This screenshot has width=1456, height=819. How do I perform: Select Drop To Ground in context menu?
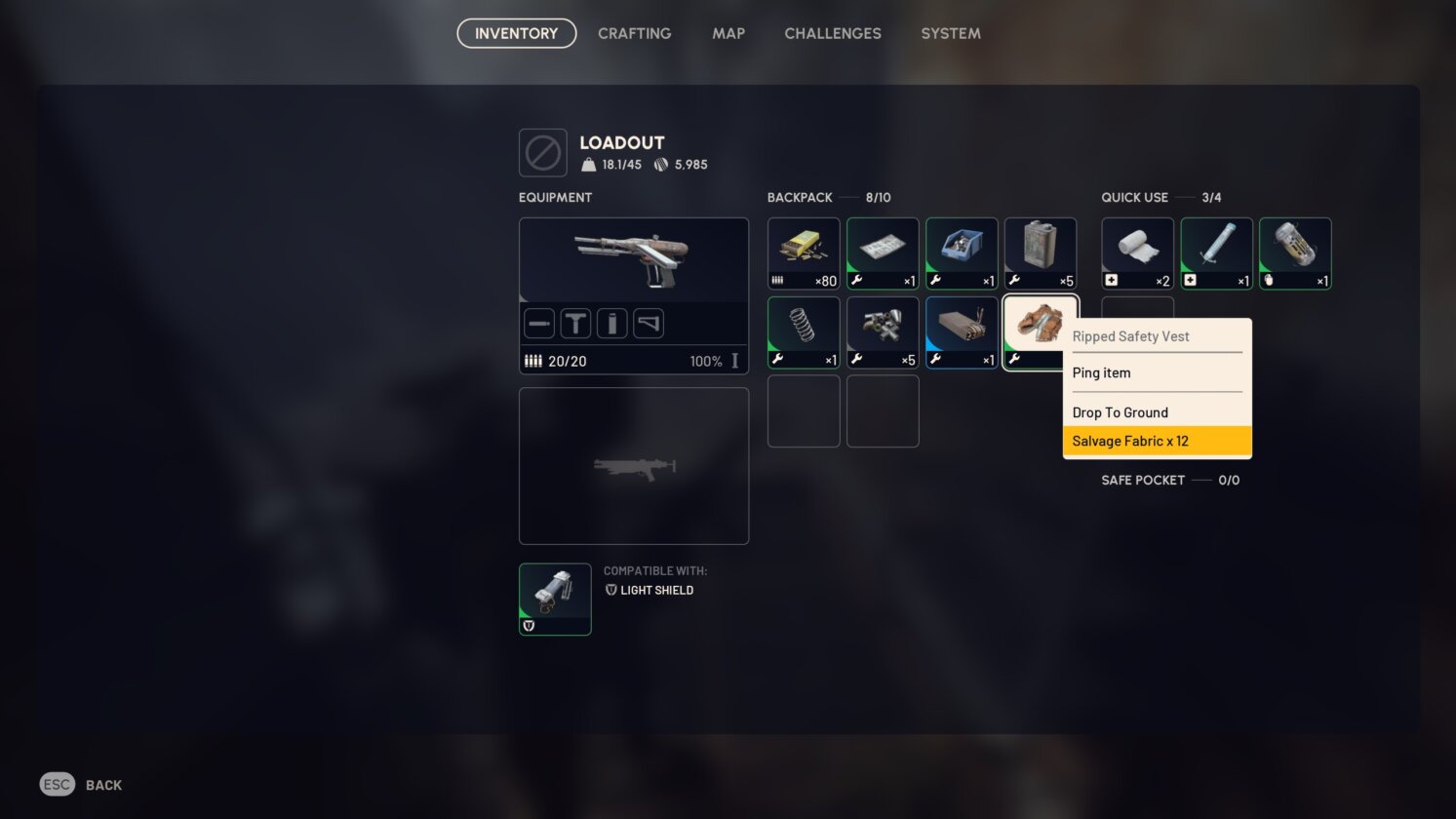1120,411
